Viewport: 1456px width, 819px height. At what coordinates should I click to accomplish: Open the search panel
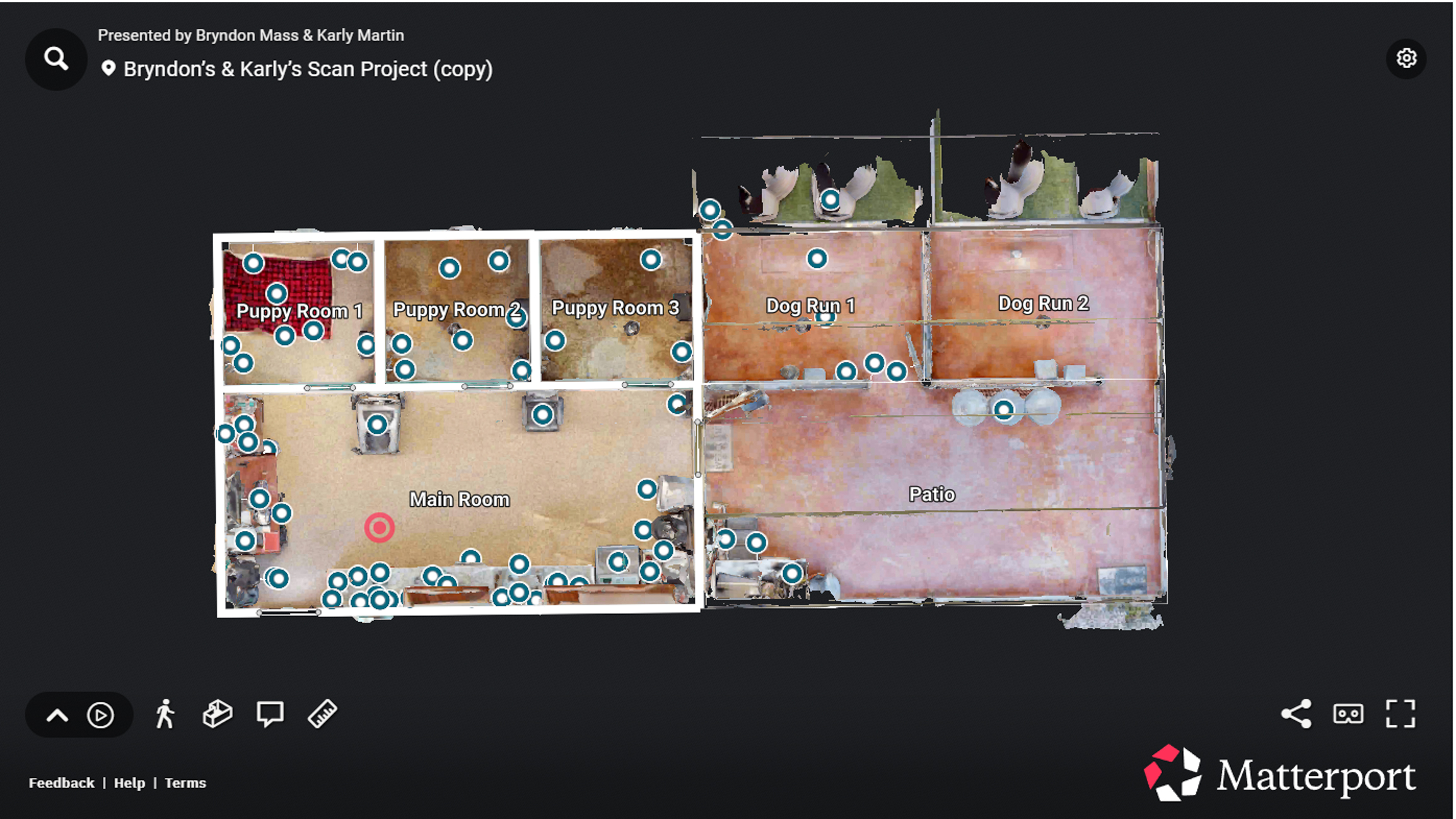55,58
